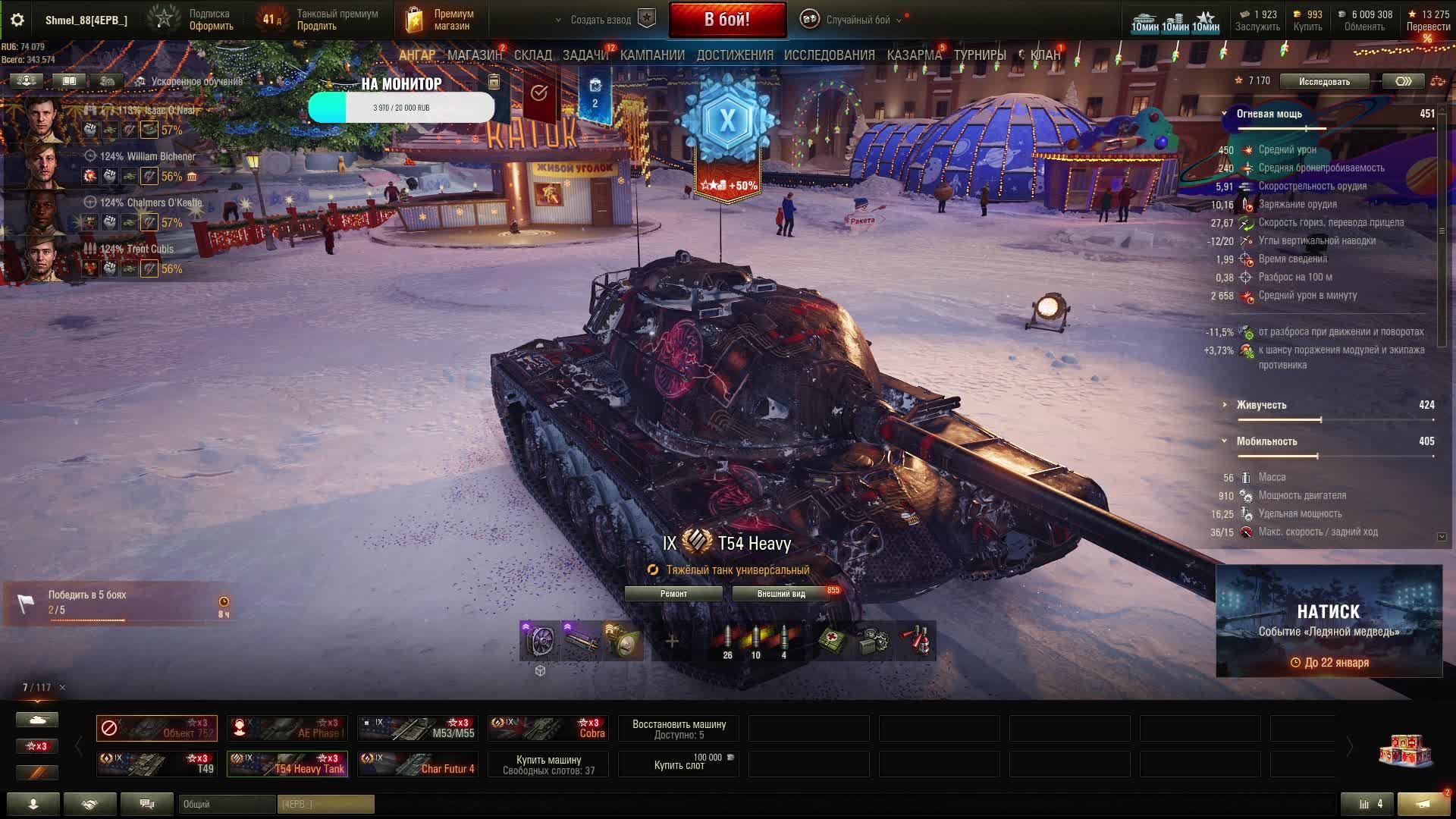Image resolution: width=1456 pixels, height=819 pixels.
Task: Click the Исследовать research button
Action: coord(1323,81)
